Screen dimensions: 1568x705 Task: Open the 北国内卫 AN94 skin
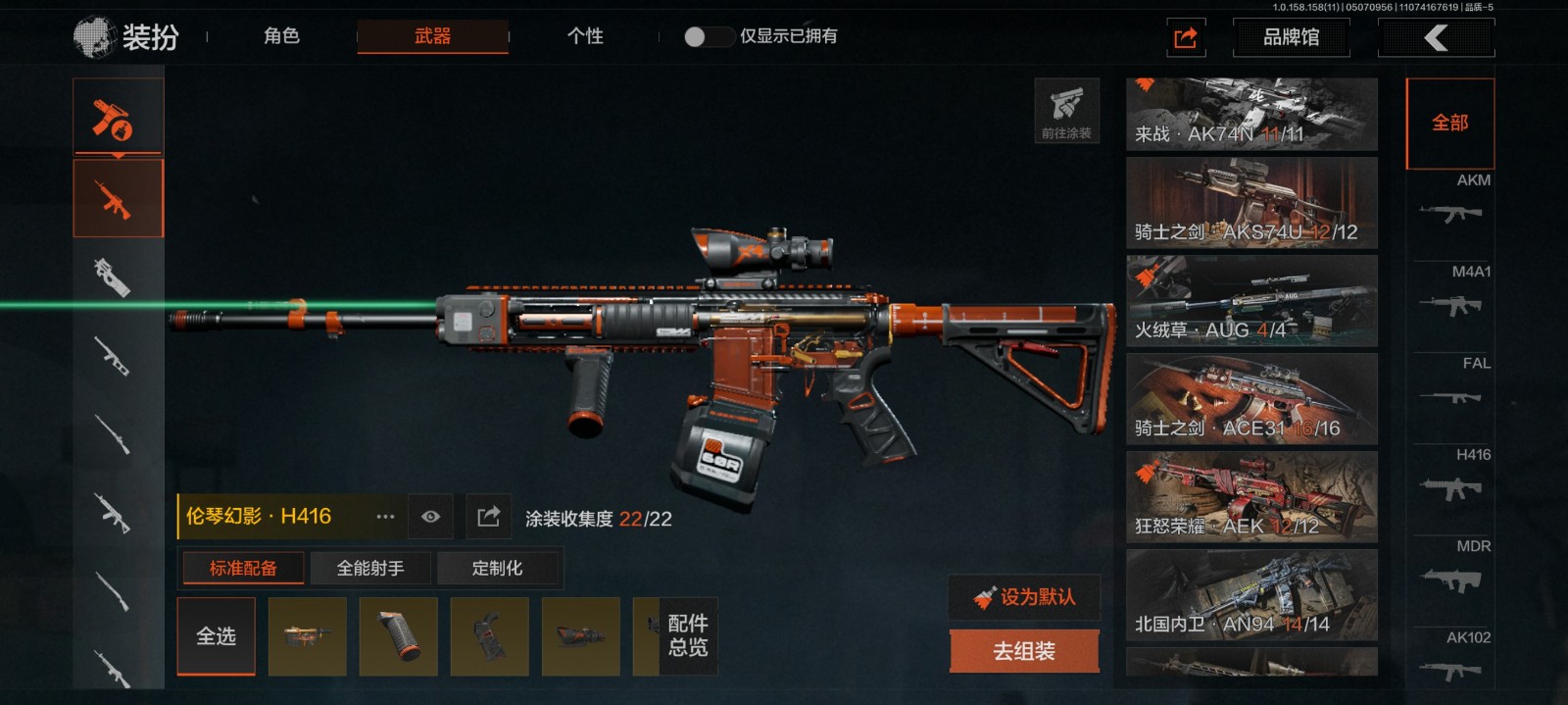[1251, 595]
